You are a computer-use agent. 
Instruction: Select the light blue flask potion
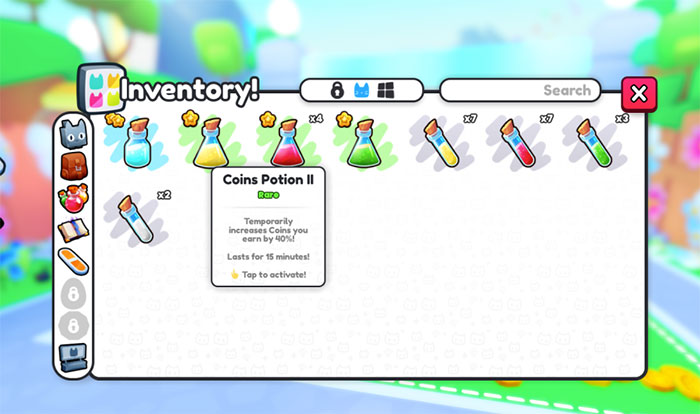(135, 145)
